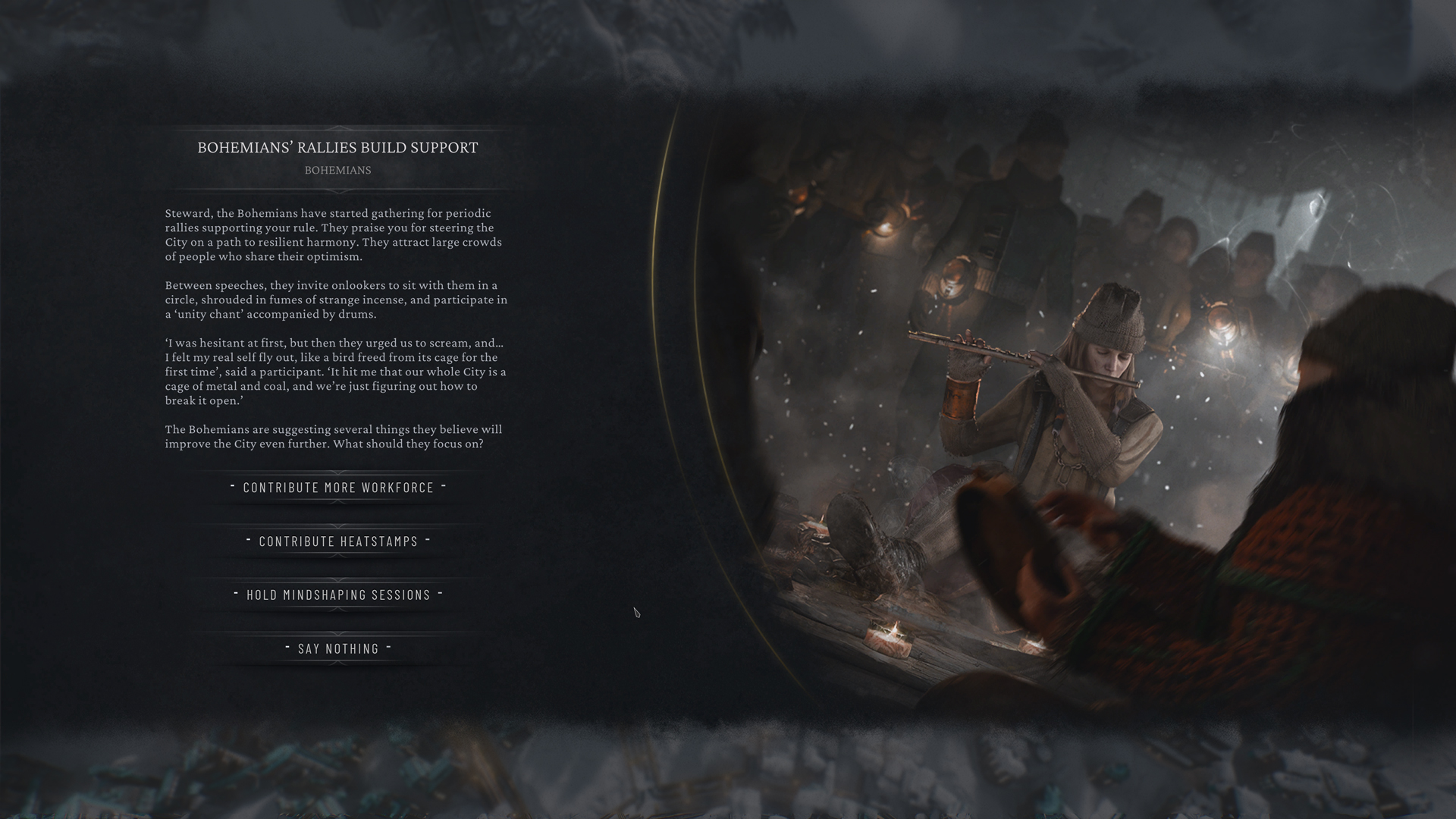The height and width of the screenshot is (819, 1456).
Task: Choose Say Nothing to dismiss the event
Action: [337, 648]
